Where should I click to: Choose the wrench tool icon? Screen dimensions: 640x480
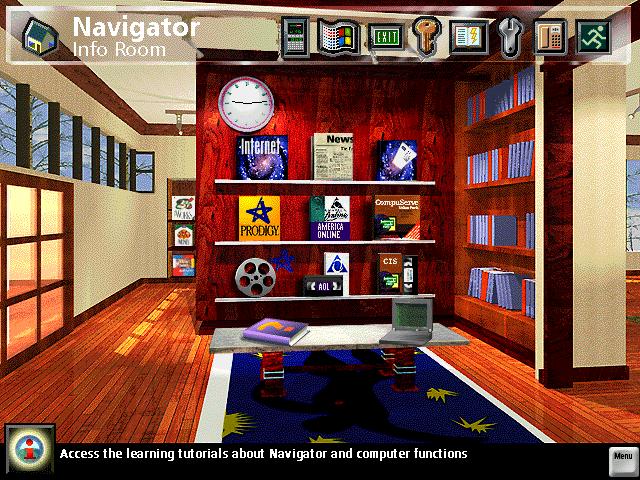pos(508,36)
